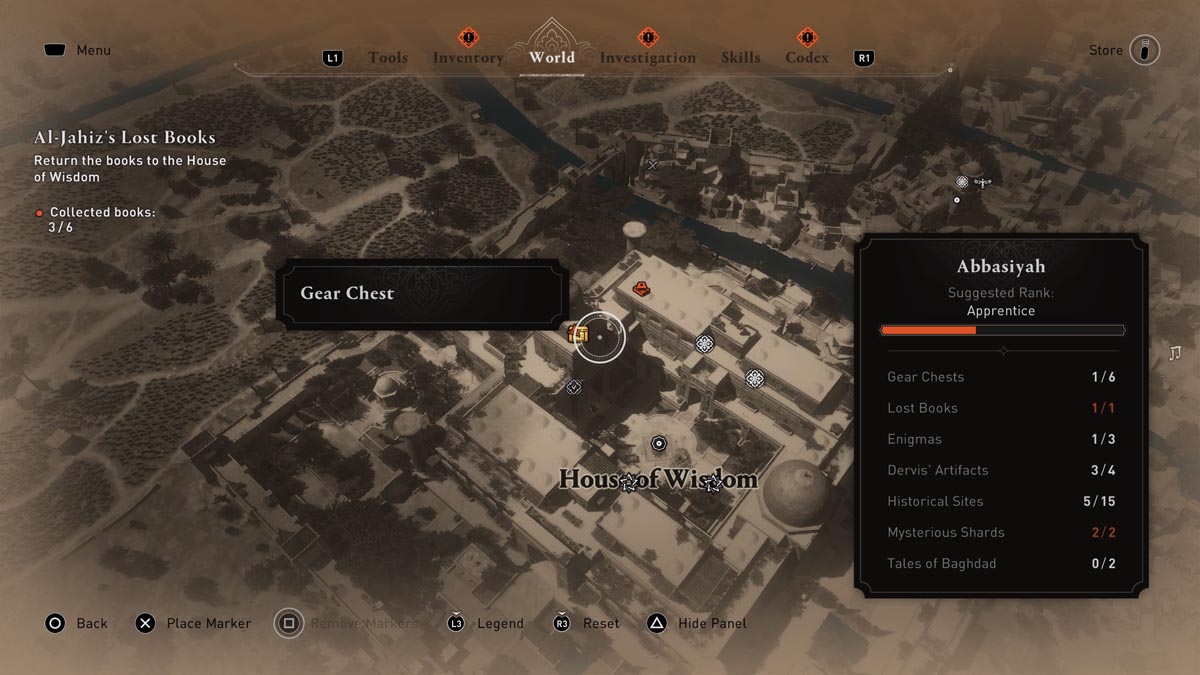The width and height of the screenshot is (1200, 675).
Task: Click the music note icon on the right edge
Action: click(1175, 353)
